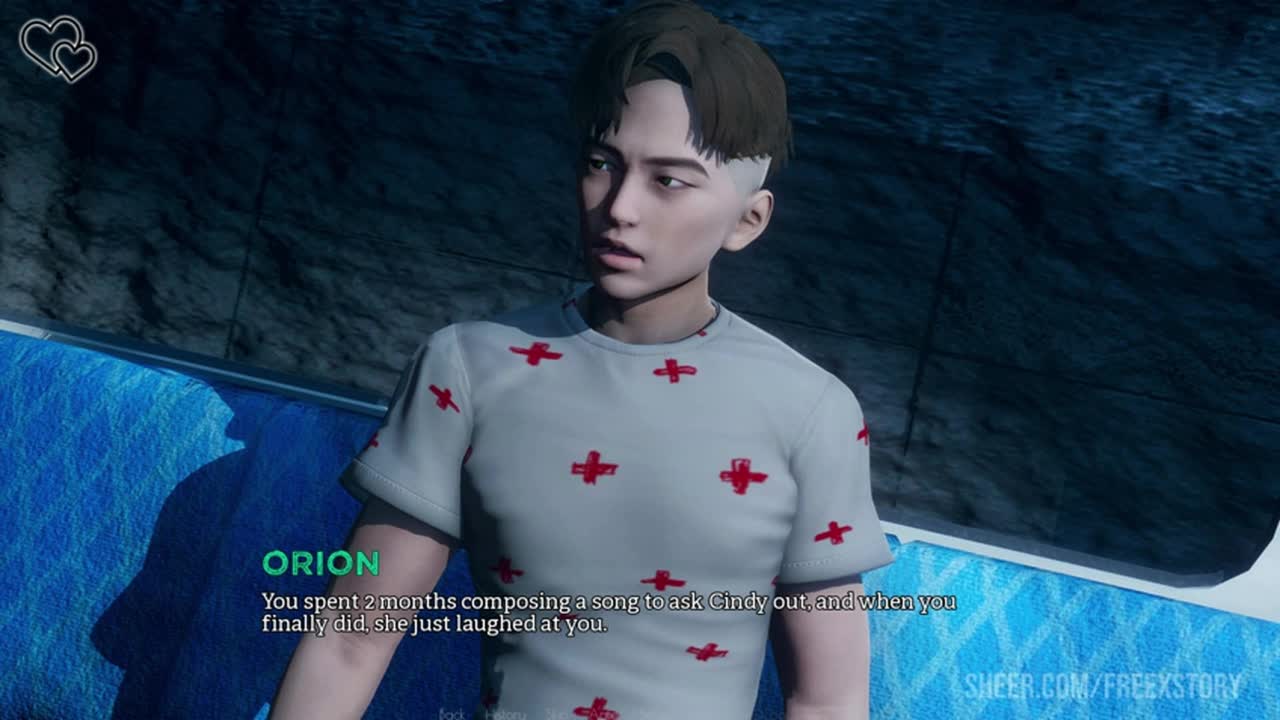Open the double hearts relationship icon
The width and height of the screenshot is (1280, 720).
[58, 47]
